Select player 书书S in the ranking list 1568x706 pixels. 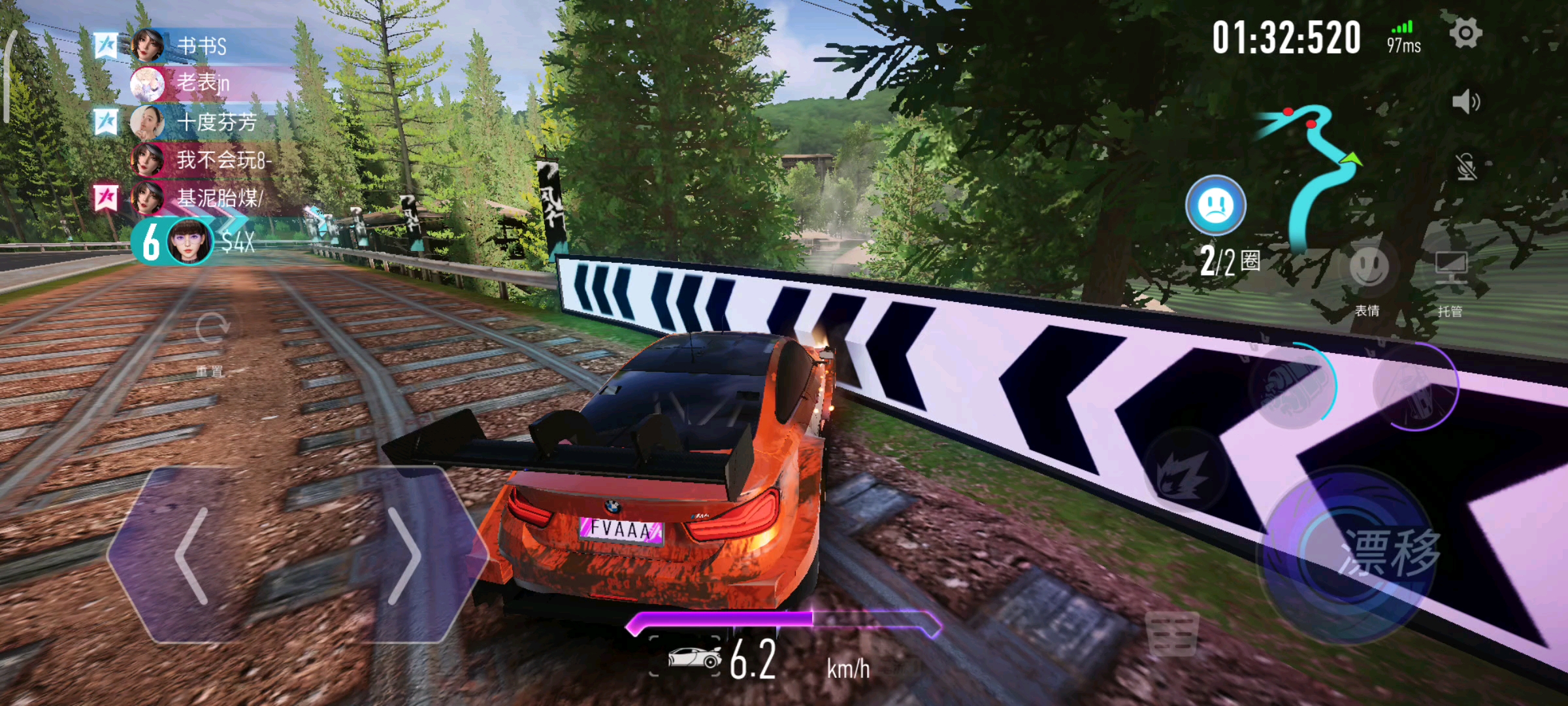tap(203, 46)
